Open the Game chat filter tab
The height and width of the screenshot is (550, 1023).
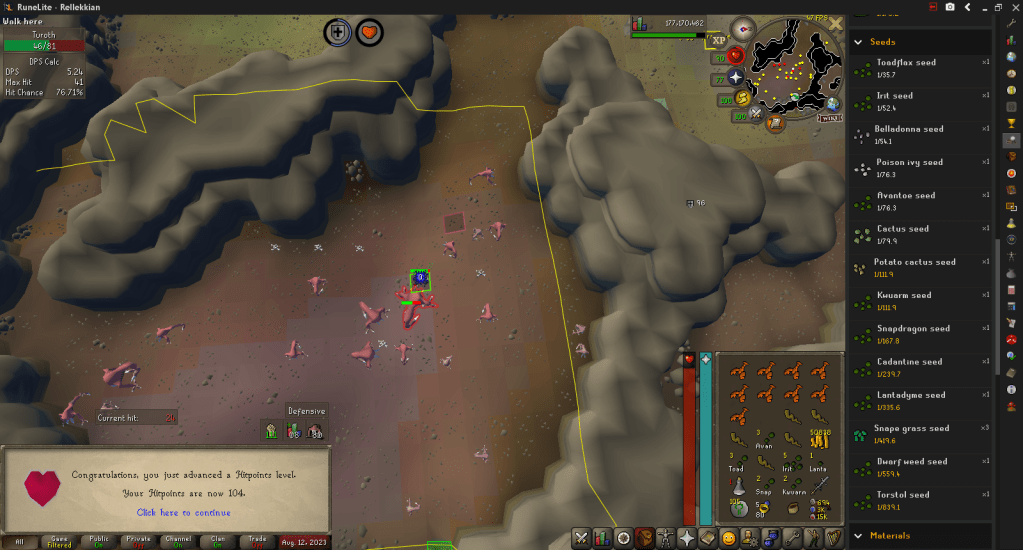click(x=59, y=541)
